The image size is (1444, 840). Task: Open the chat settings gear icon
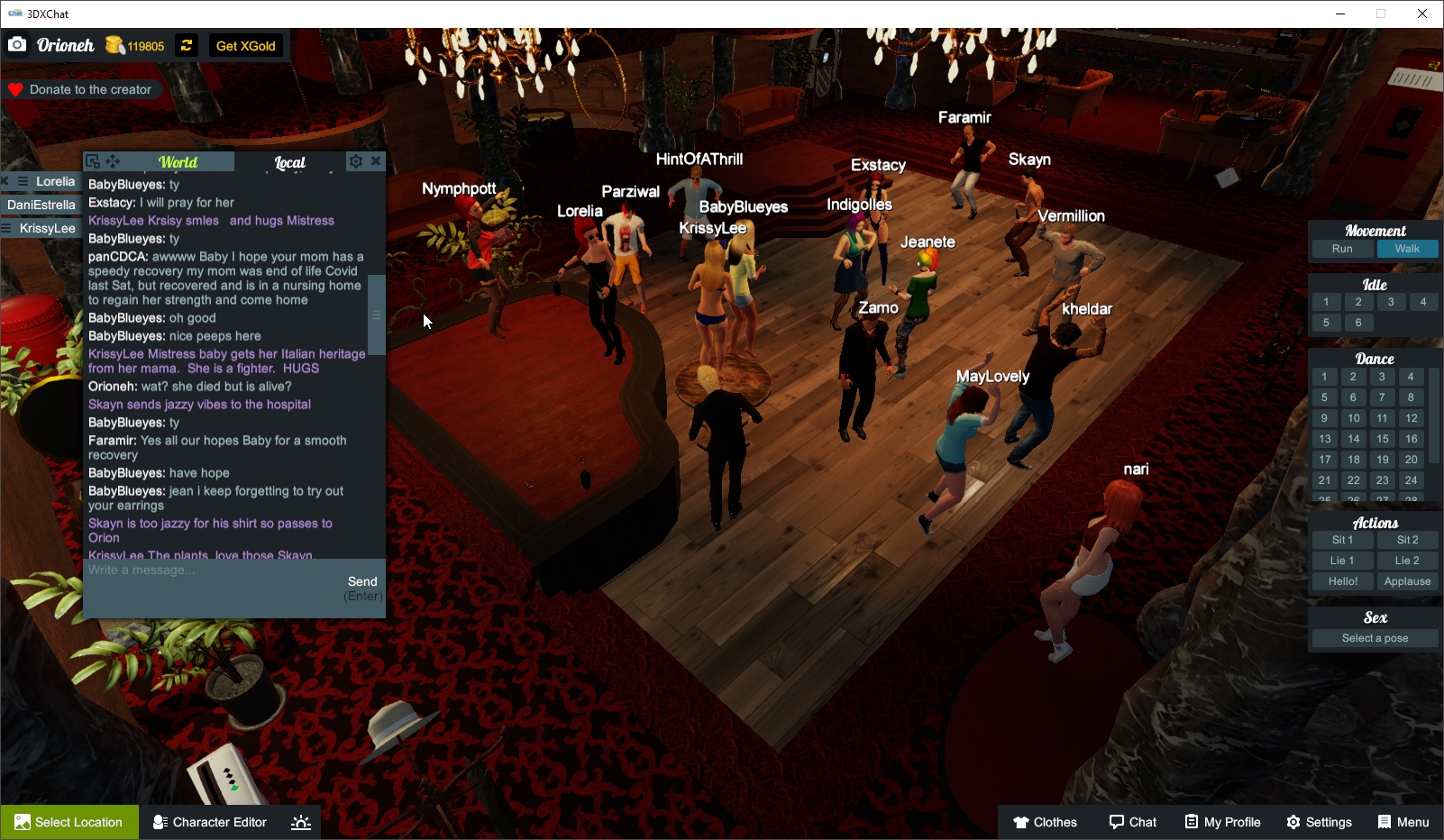356,160
